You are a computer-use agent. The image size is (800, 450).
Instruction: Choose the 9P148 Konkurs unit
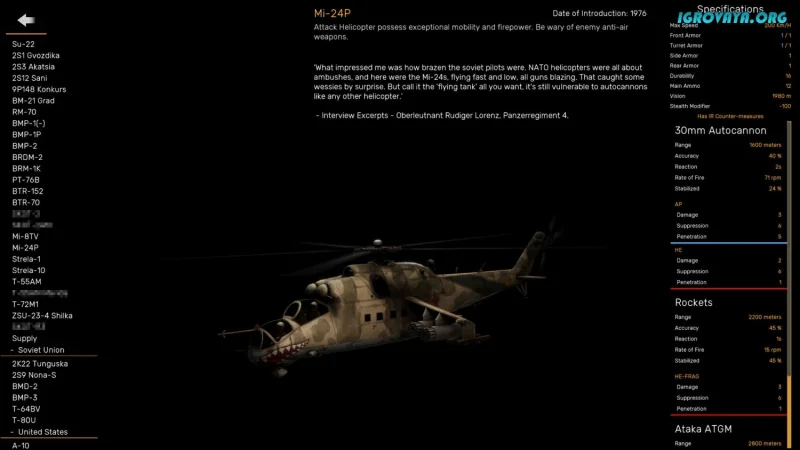(x=38, y=89)
